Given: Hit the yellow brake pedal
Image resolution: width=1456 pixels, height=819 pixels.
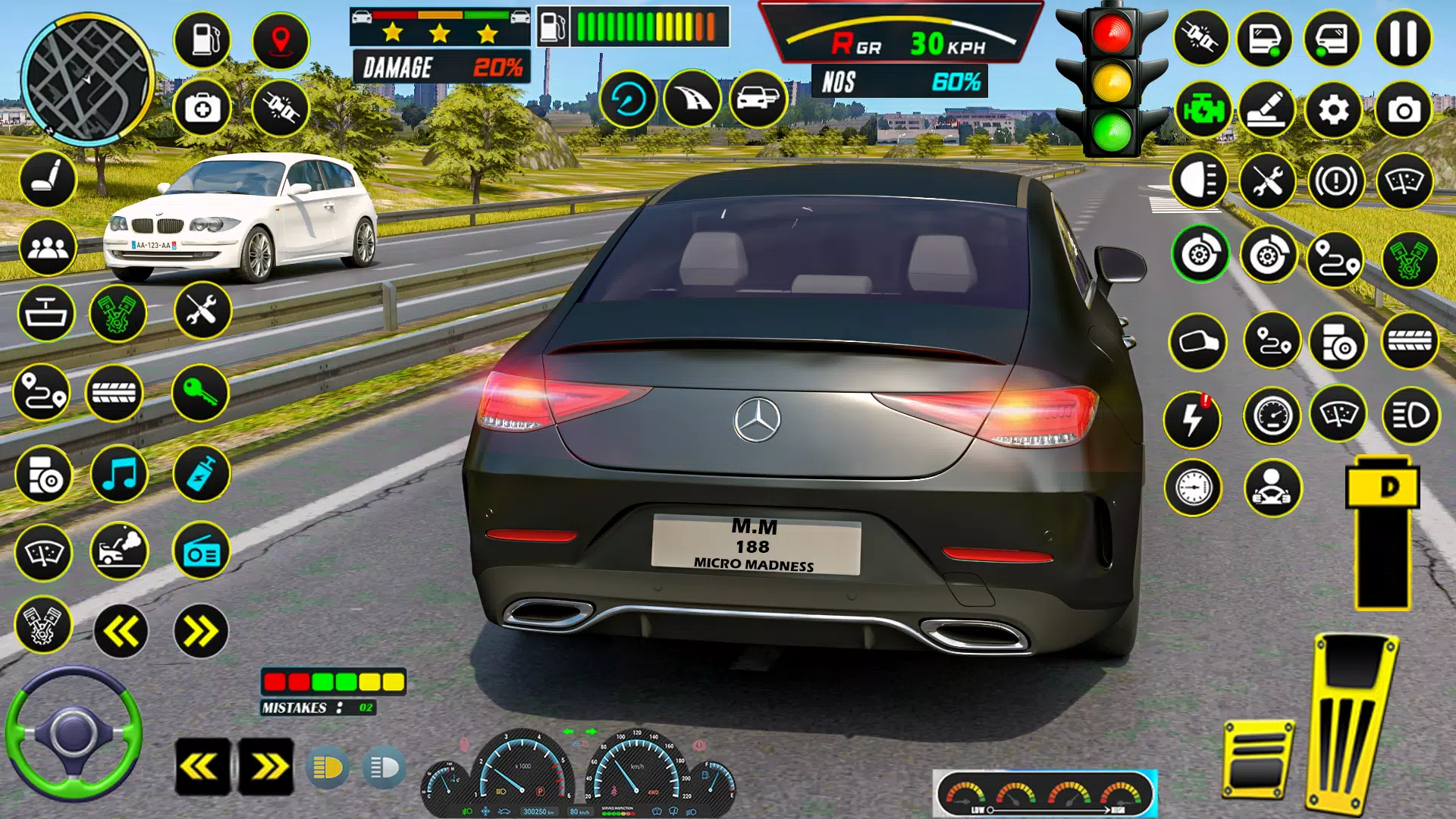Looking at the screenshot, I should pyautogui.click(x=1258, y=760).
